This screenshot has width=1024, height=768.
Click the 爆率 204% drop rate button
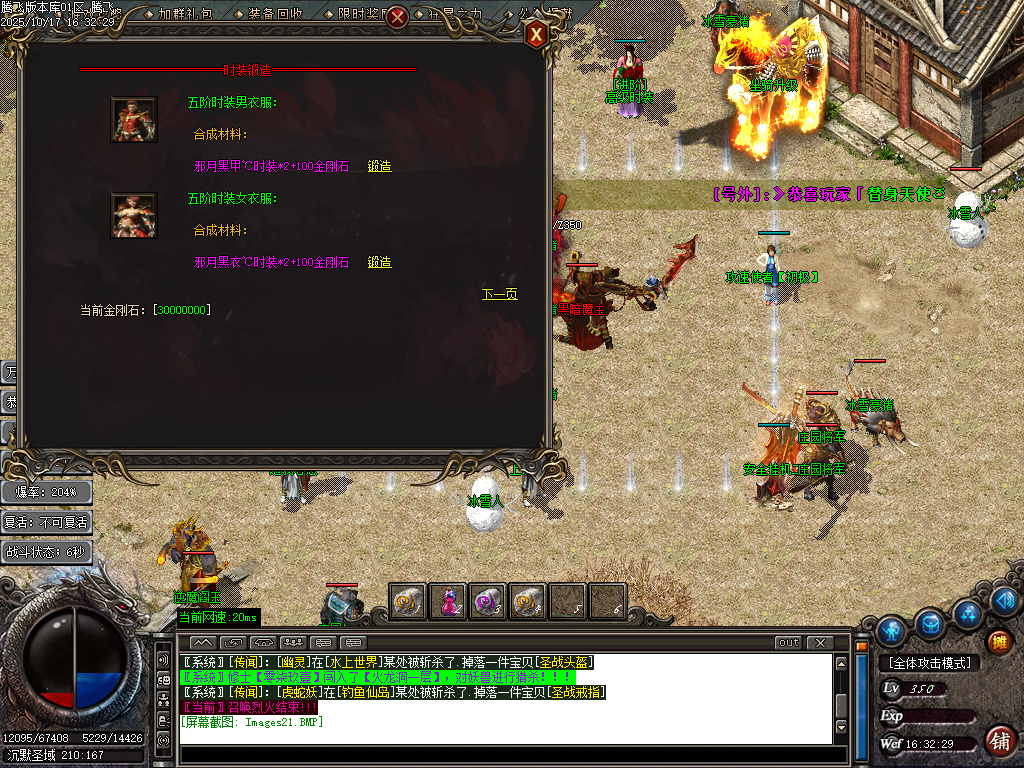pyautogui.click(x=47, y=491)
